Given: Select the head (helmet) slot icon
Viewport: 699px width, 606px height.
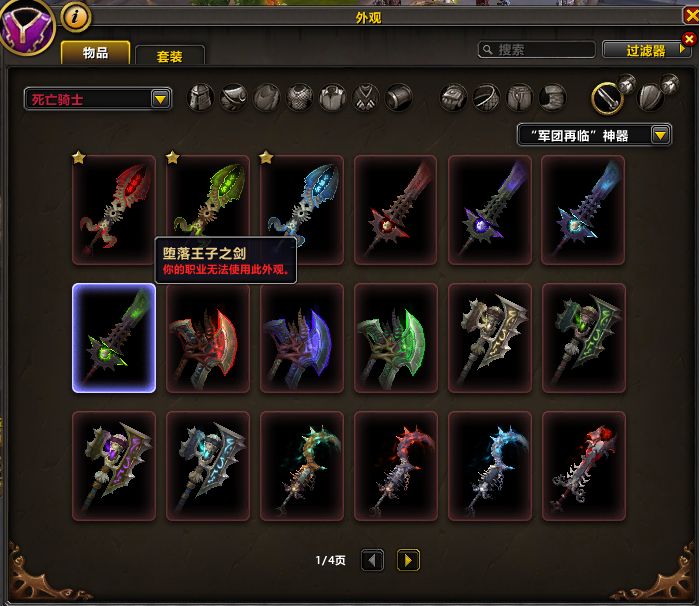Looking at the screenshot, I should [202, 98].
